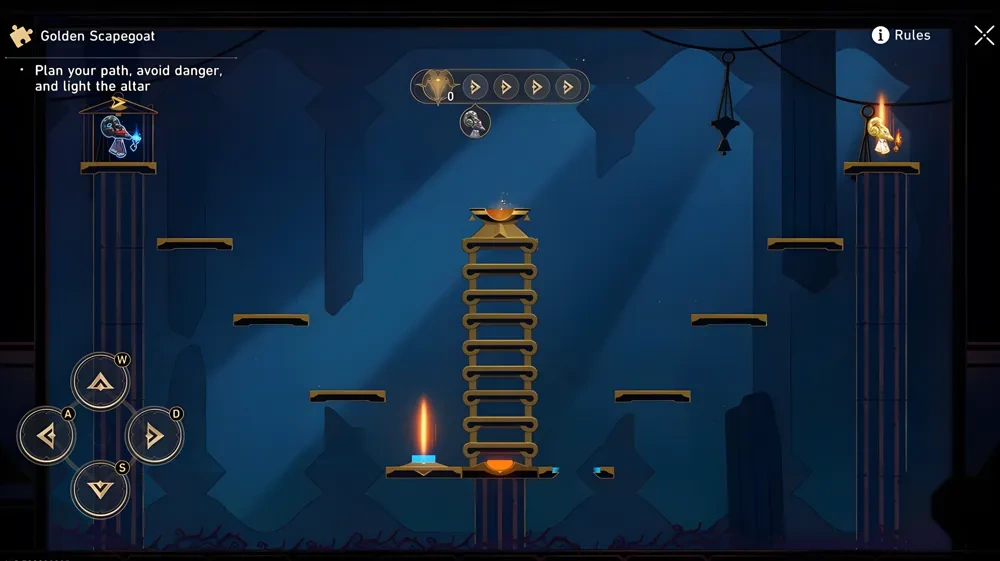Viewport: 1000px width, 561px height.
Task: Close the Golden Scapegoat puzzle
Action: pos(983,36)
